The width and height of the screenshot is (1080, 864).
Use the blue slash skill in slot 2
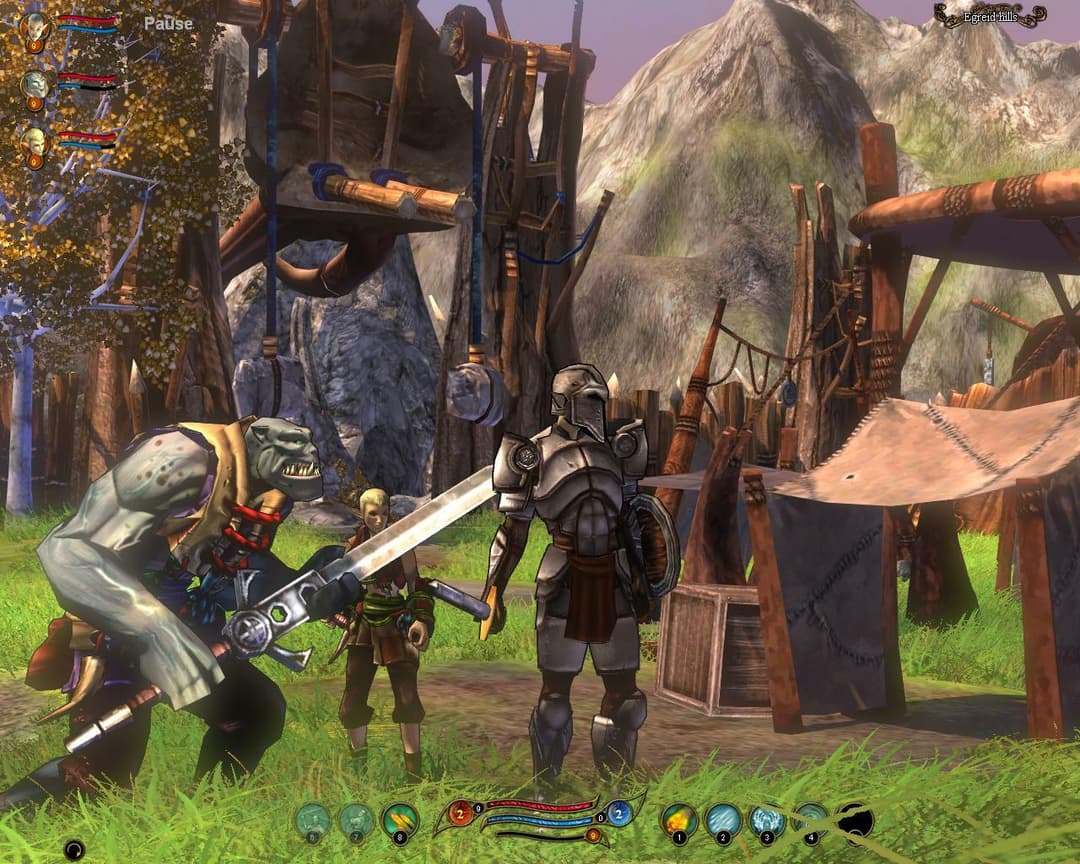pos(723,821)
